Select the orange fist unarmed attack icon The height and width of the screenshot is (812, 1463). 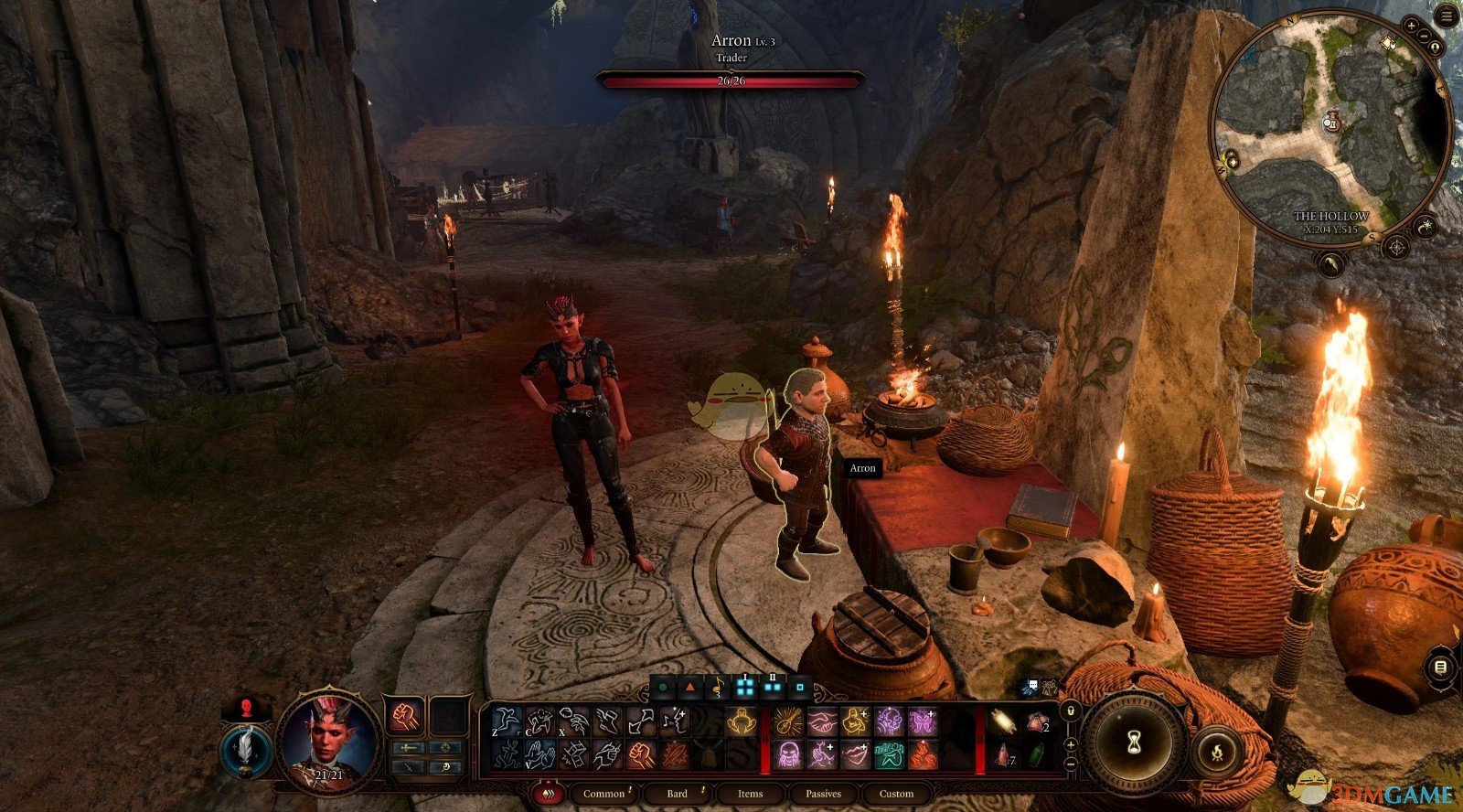click(404, 717)
